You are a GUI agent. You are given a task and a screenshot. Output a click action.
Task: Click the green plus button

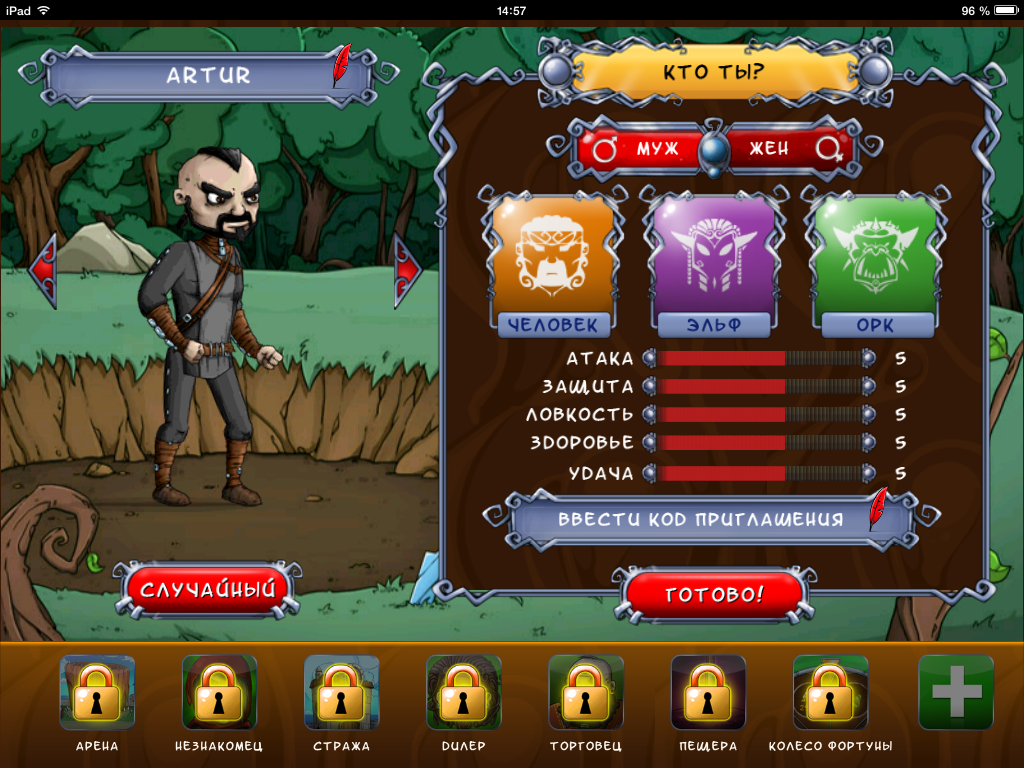(955, 692)
